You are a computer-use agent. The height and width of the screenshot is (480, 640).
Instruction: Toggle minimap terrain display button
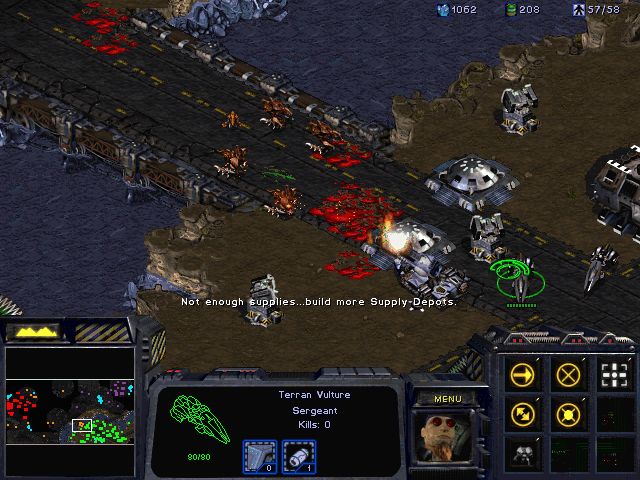click(33, 331)
